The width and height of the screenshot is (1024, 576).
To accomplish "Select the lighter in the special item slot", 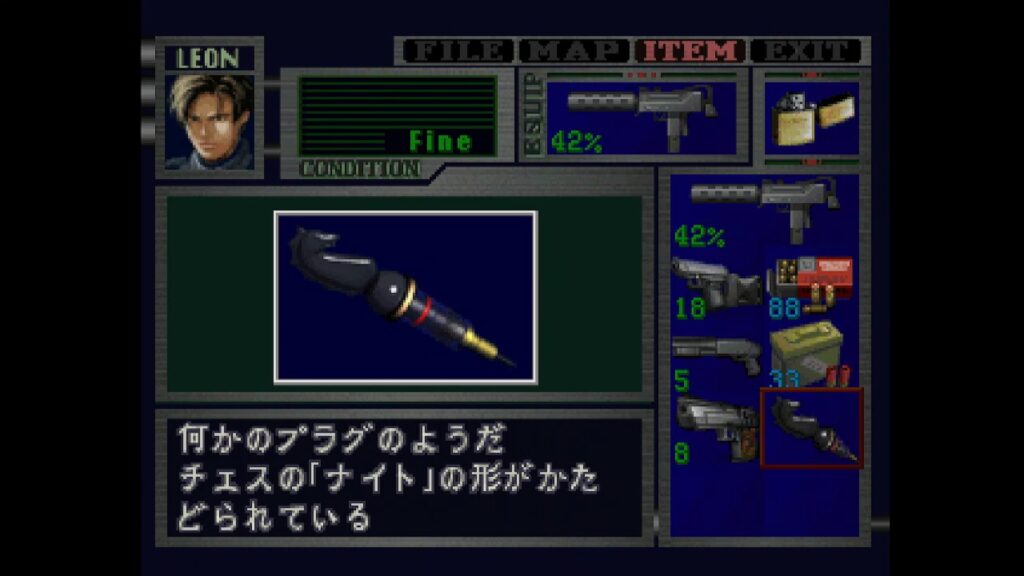I will click(810, 117).
